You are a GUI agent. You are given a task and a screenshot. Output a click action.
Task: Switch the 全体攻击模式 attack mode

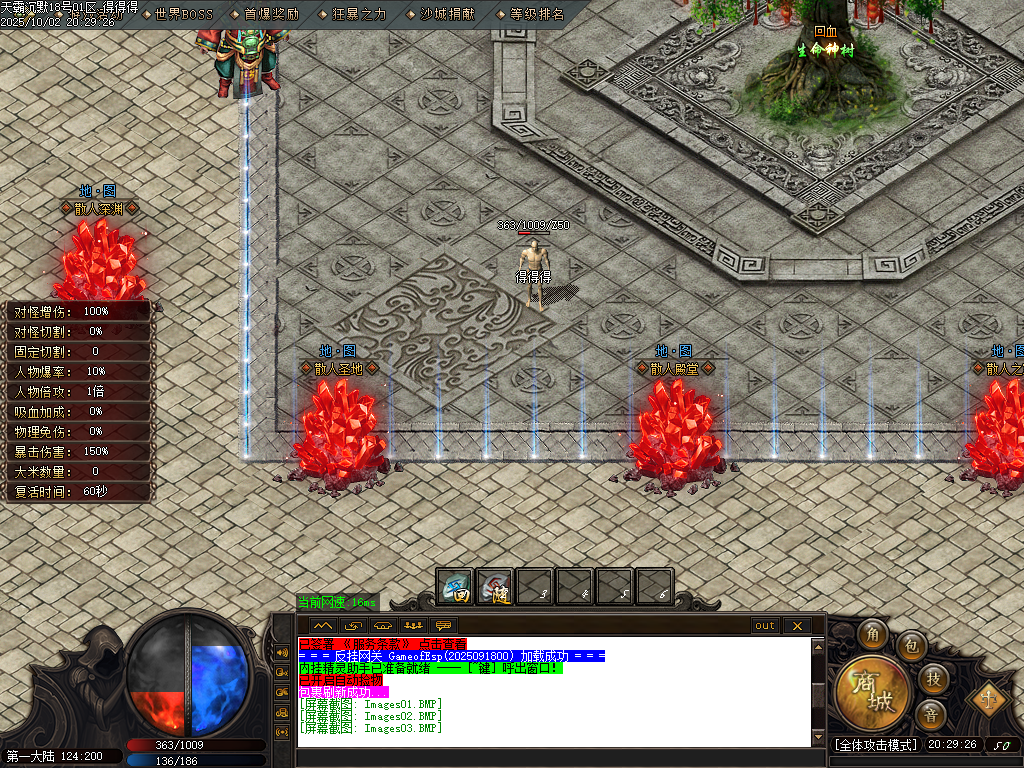[876, 745]
